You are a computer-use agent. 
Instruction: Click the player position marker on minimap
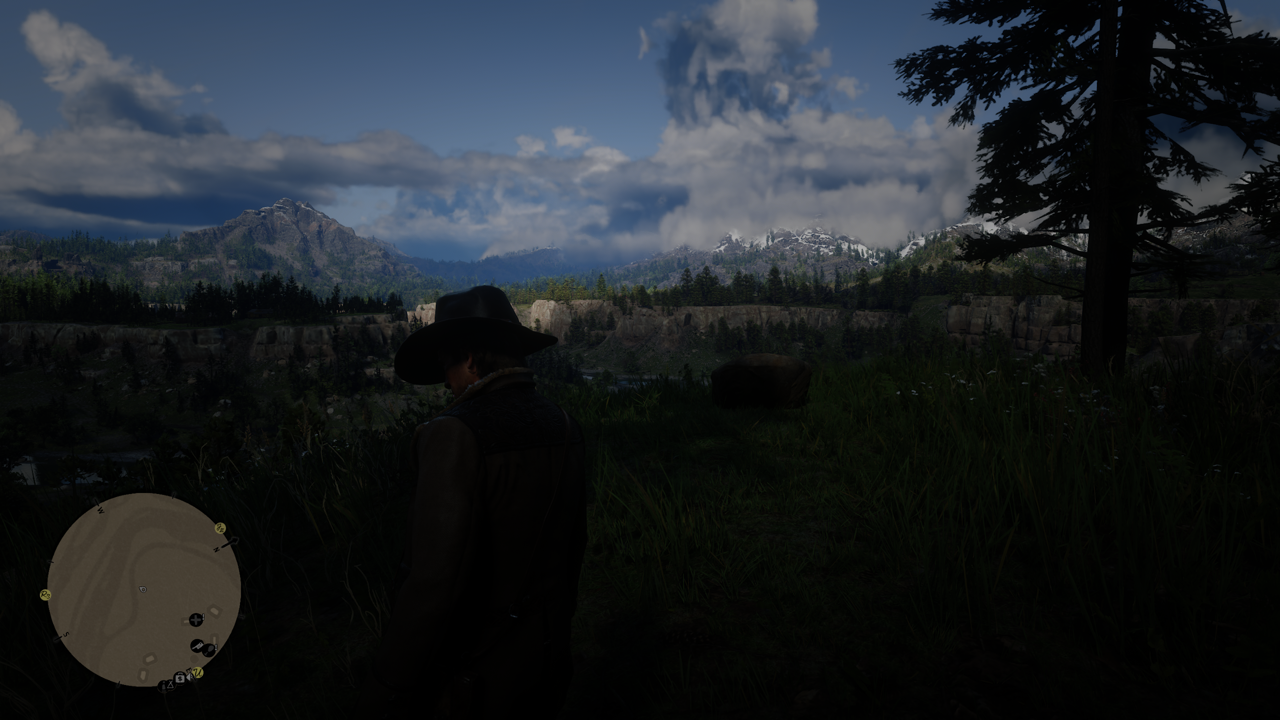click(x=143, y=589)
